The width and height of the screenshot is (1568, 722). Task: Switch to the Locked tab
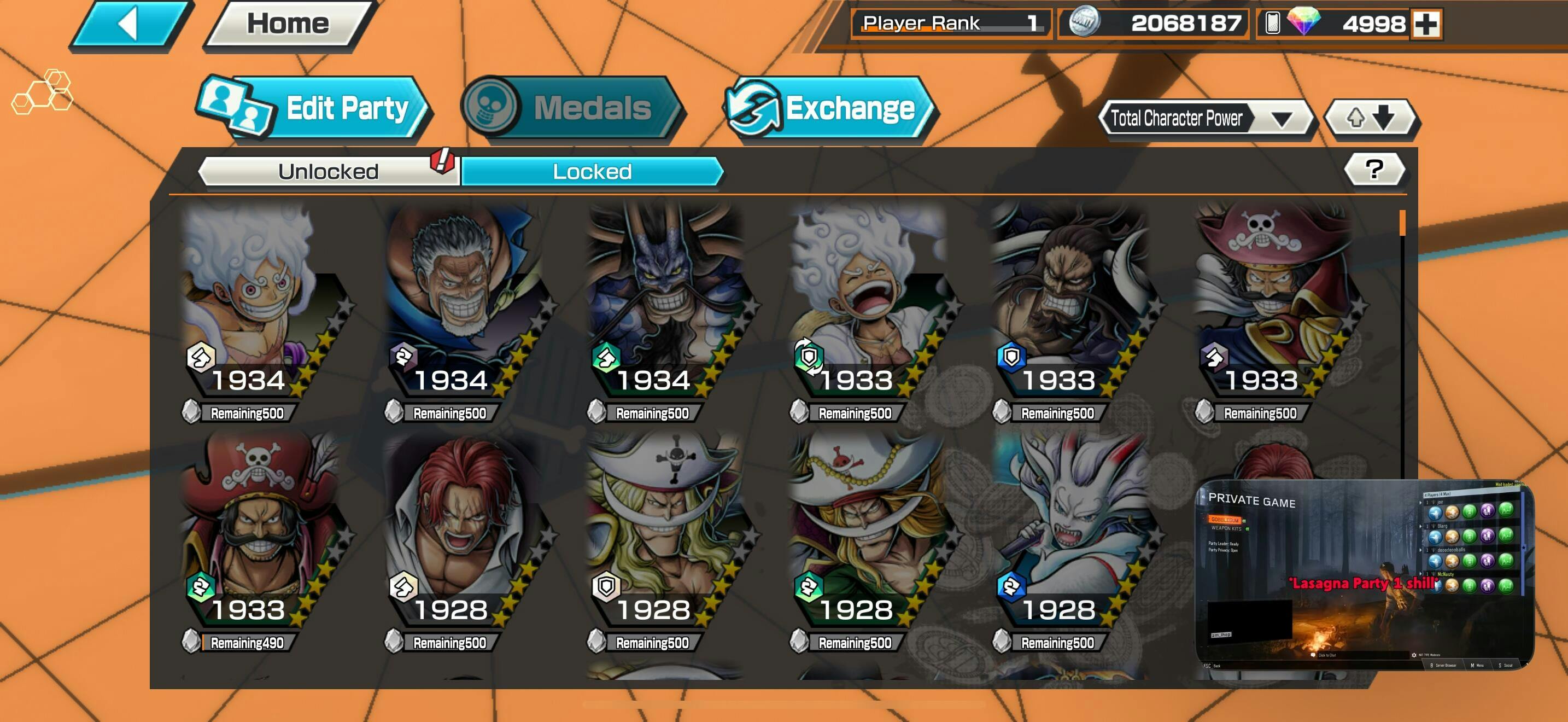click(592, 172)
